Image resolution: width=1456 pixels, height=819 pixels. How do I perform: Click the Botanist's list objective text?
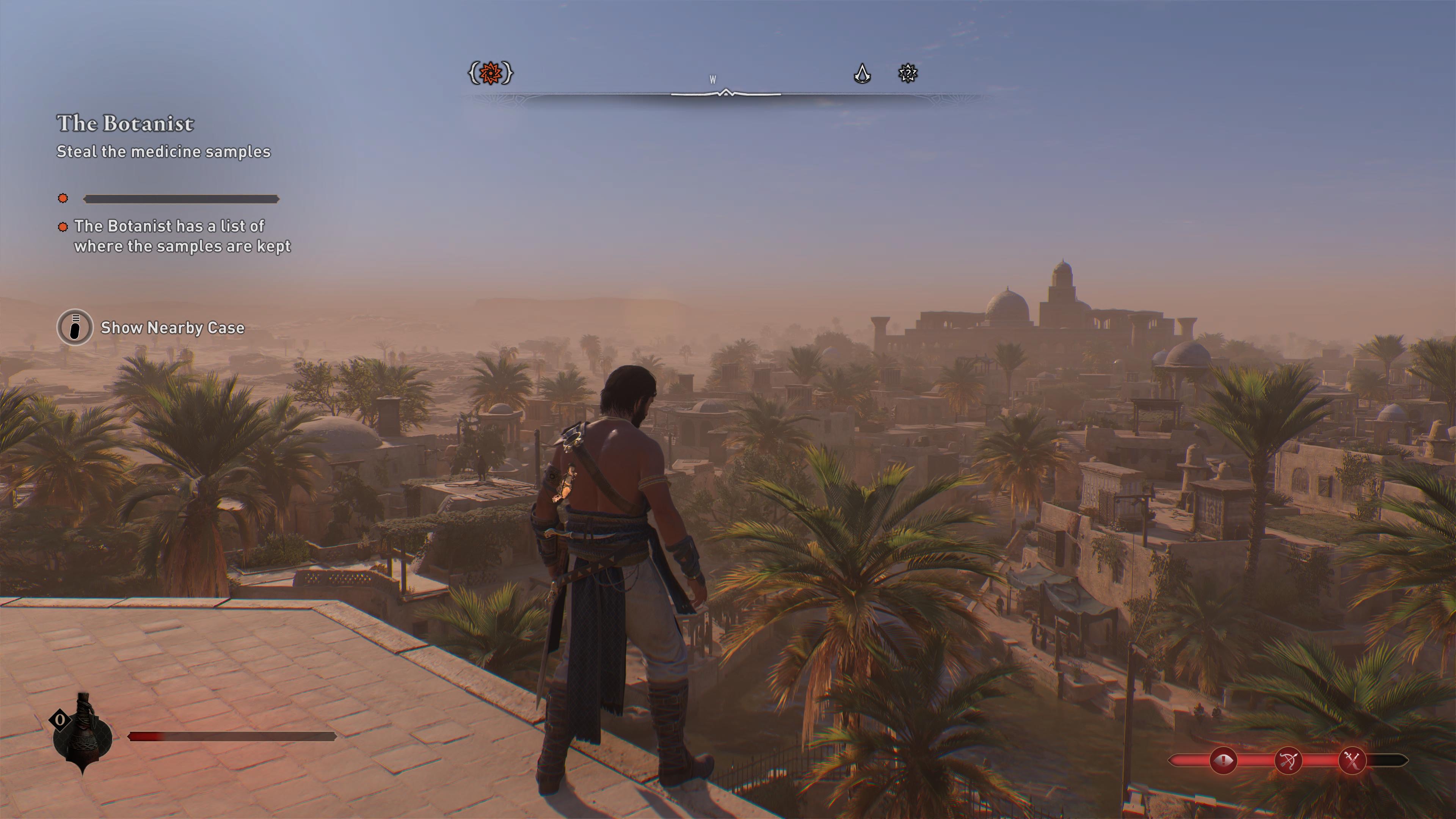click(x=182, y=236)
